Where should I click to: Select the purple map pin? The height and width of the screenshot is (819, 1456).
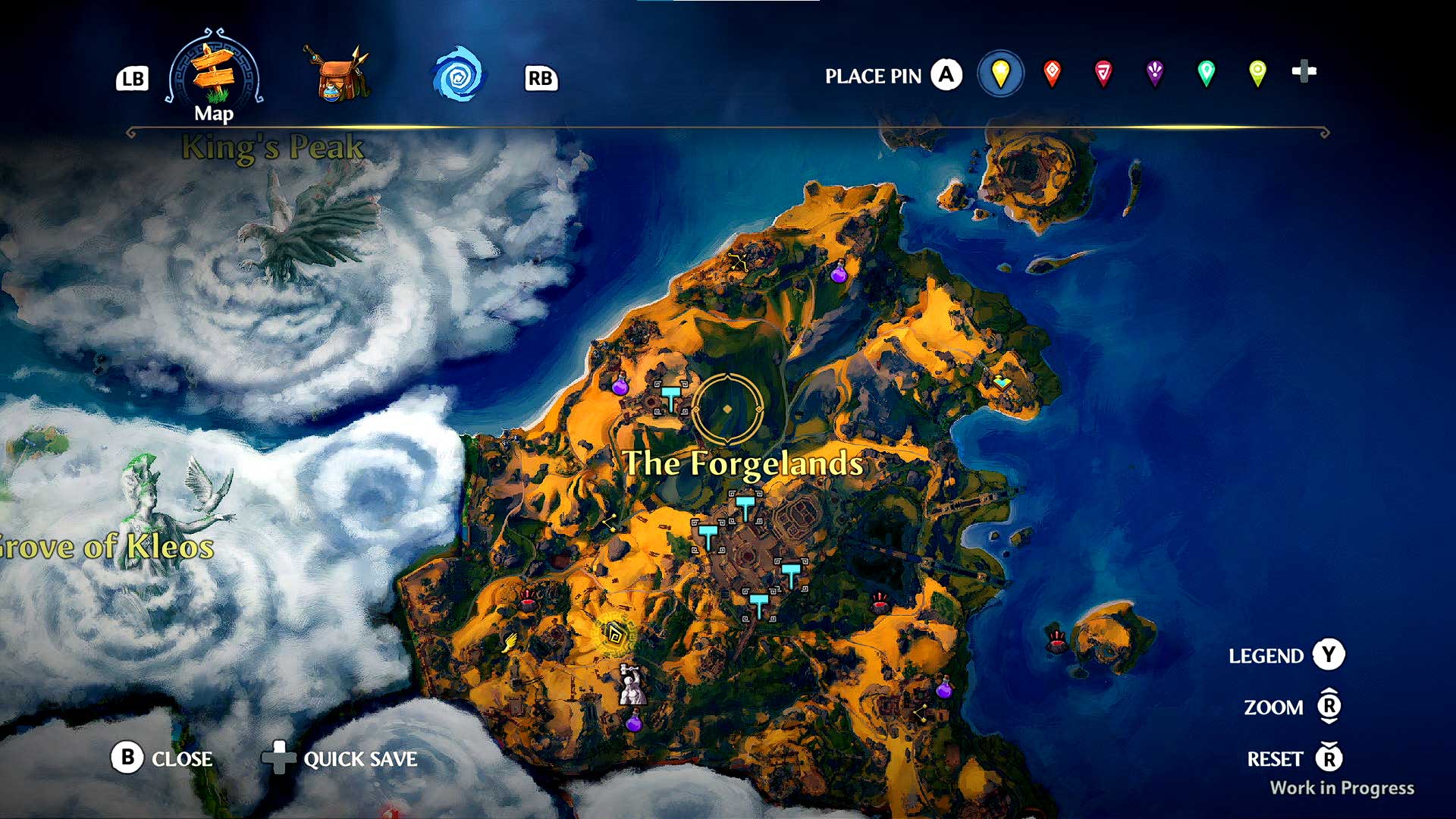[1154, 74]
